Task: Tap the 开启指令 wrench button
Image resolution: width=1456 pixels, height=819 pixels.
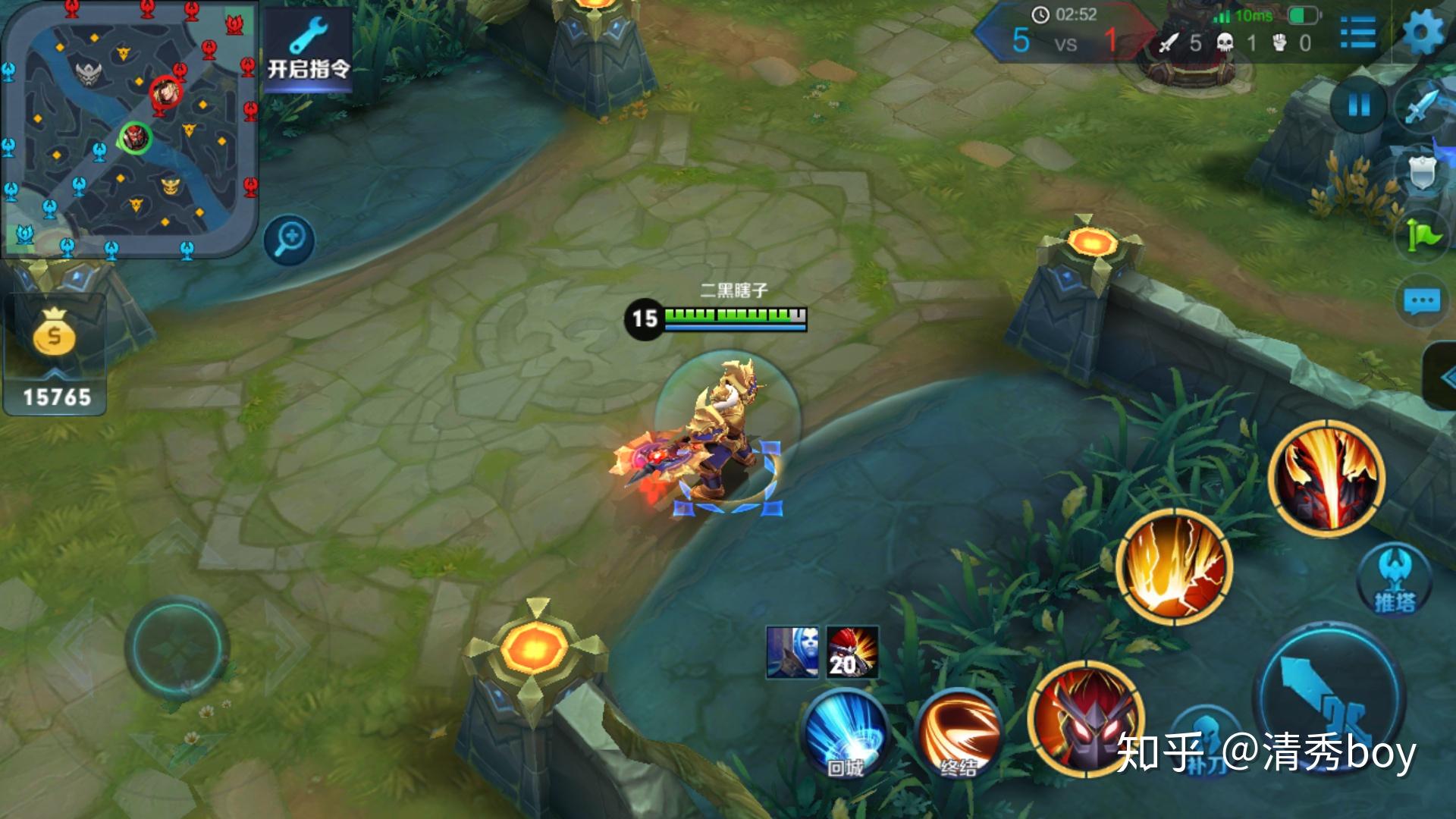Action: (308, 50)
